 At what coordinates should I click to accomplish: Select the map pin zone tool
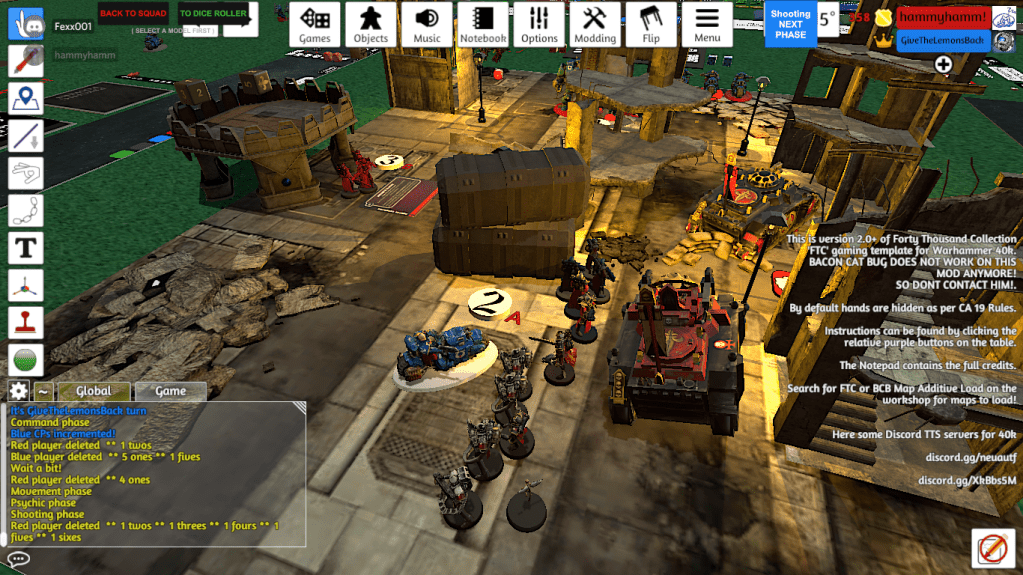click(26, 98)
